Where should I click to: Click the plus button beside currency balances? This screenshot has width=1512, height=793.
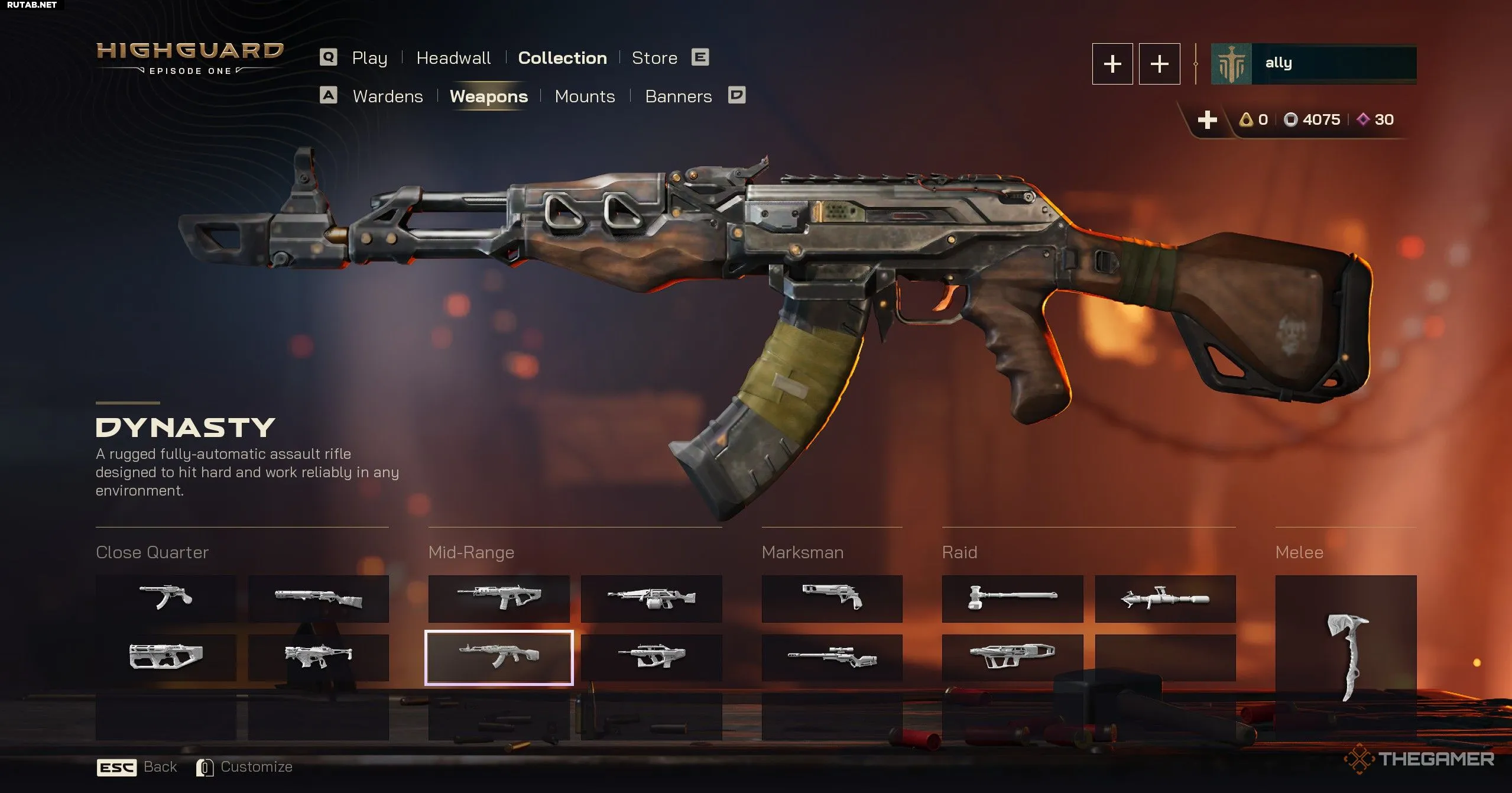coord(1207,119)
